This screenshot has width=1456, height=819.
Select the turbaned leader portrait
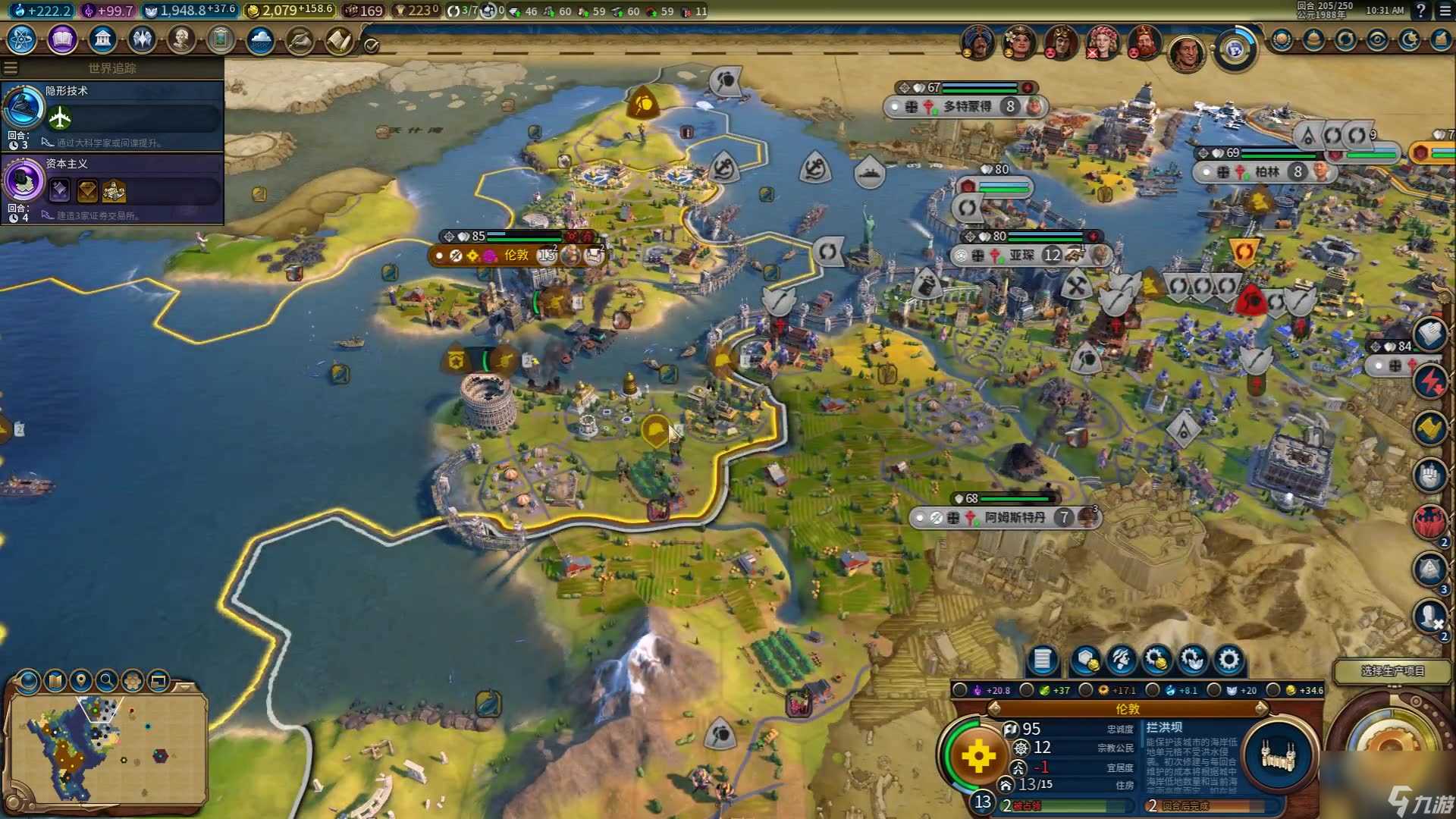977,42
